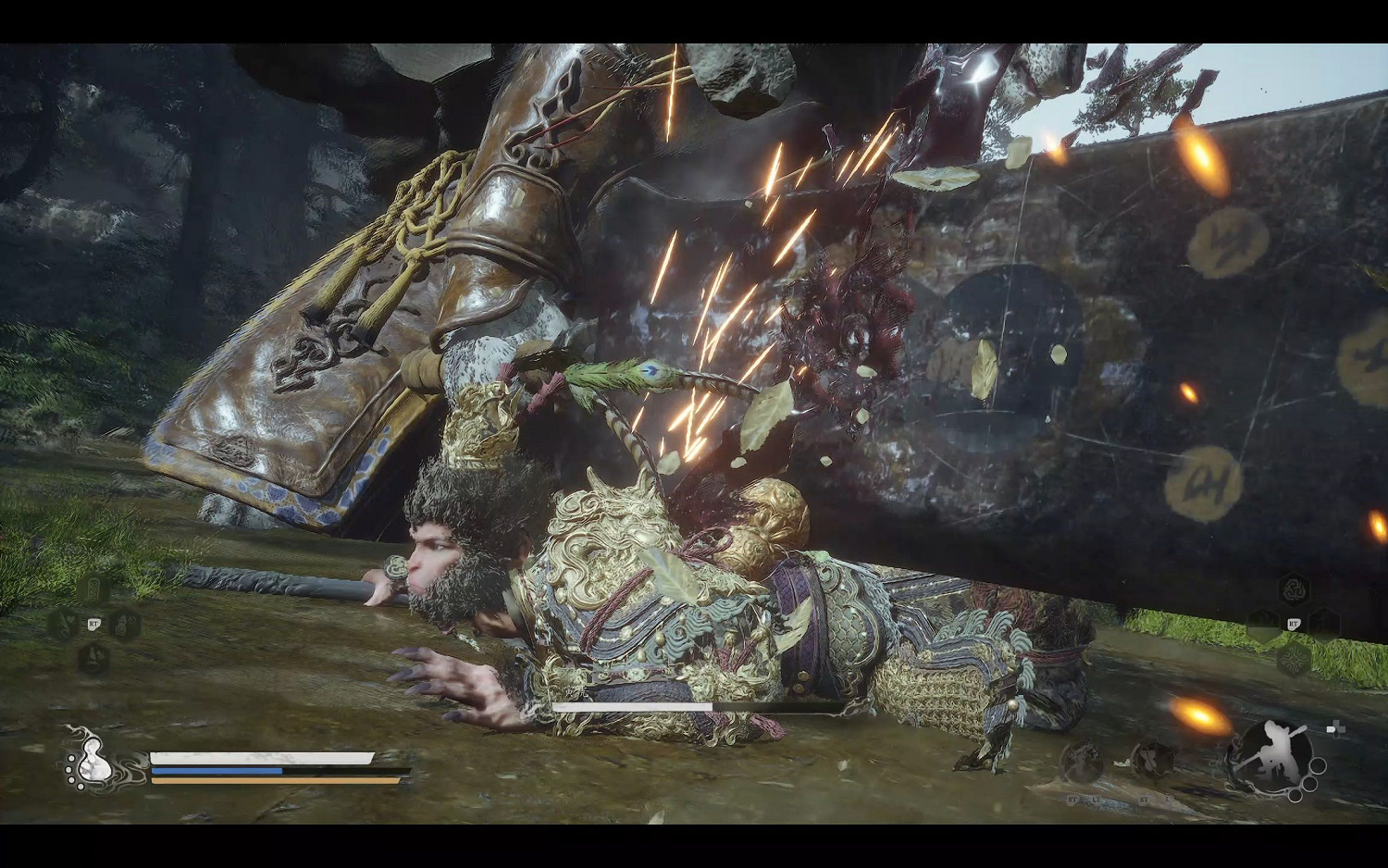This screenshot has height=868, width=1388.
Task: Choose the flame-marked jar quick item
Action: pyautogui.click(x=124, y=625)
